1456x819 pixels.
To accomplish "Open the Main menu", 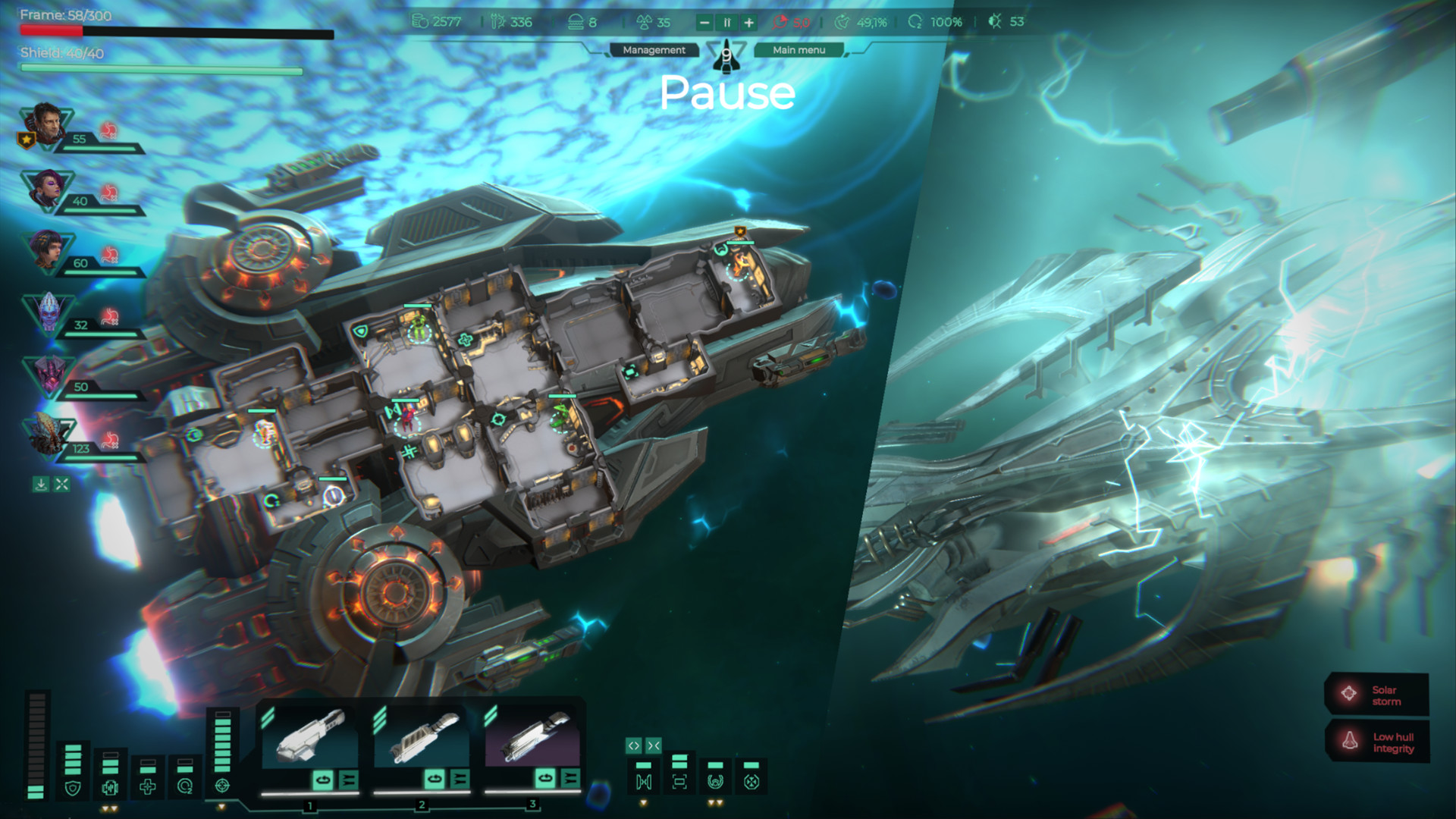I will coord(799,50).
